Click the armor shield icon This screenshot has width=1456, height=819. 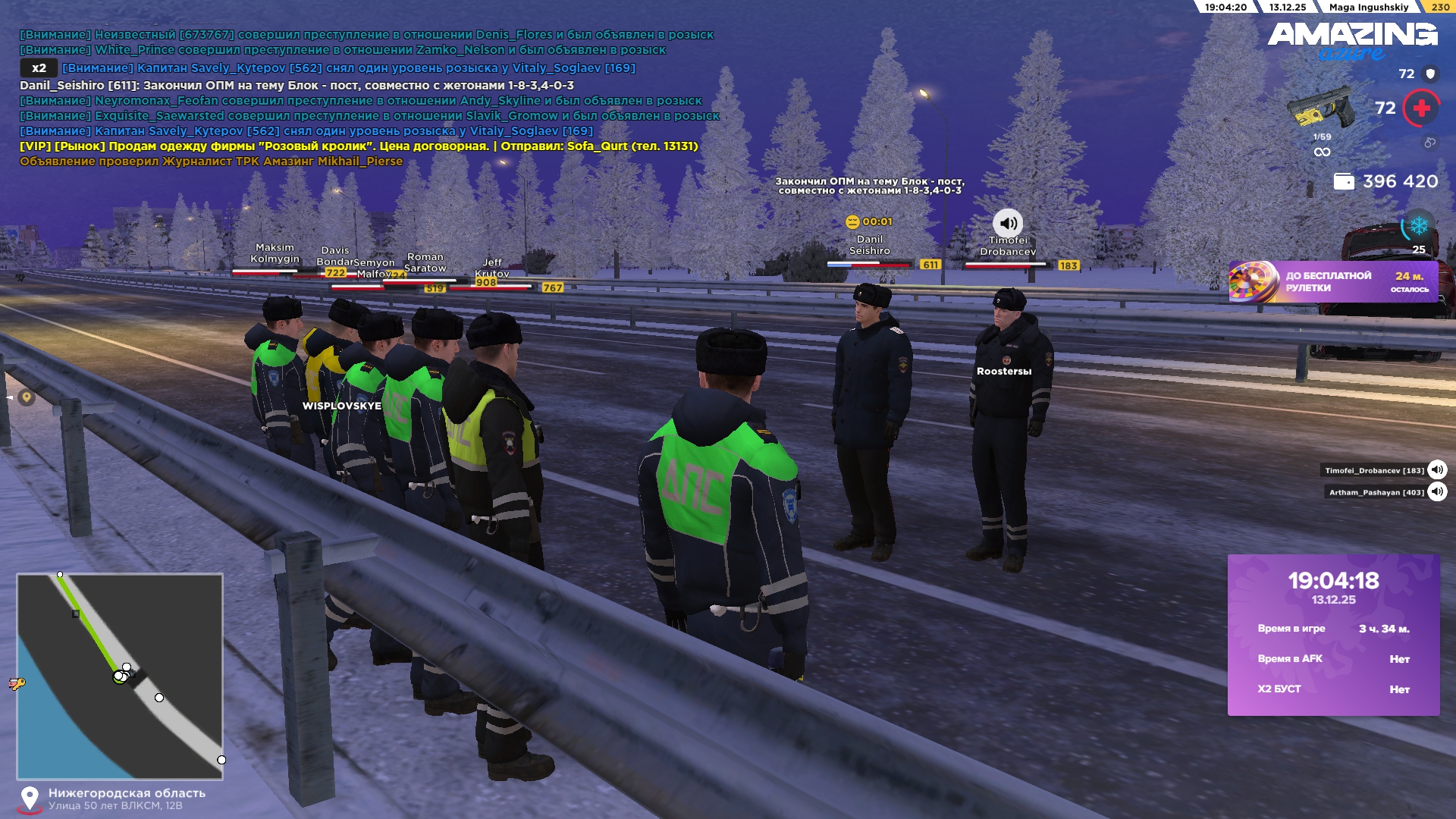(x=1430, y=74)
